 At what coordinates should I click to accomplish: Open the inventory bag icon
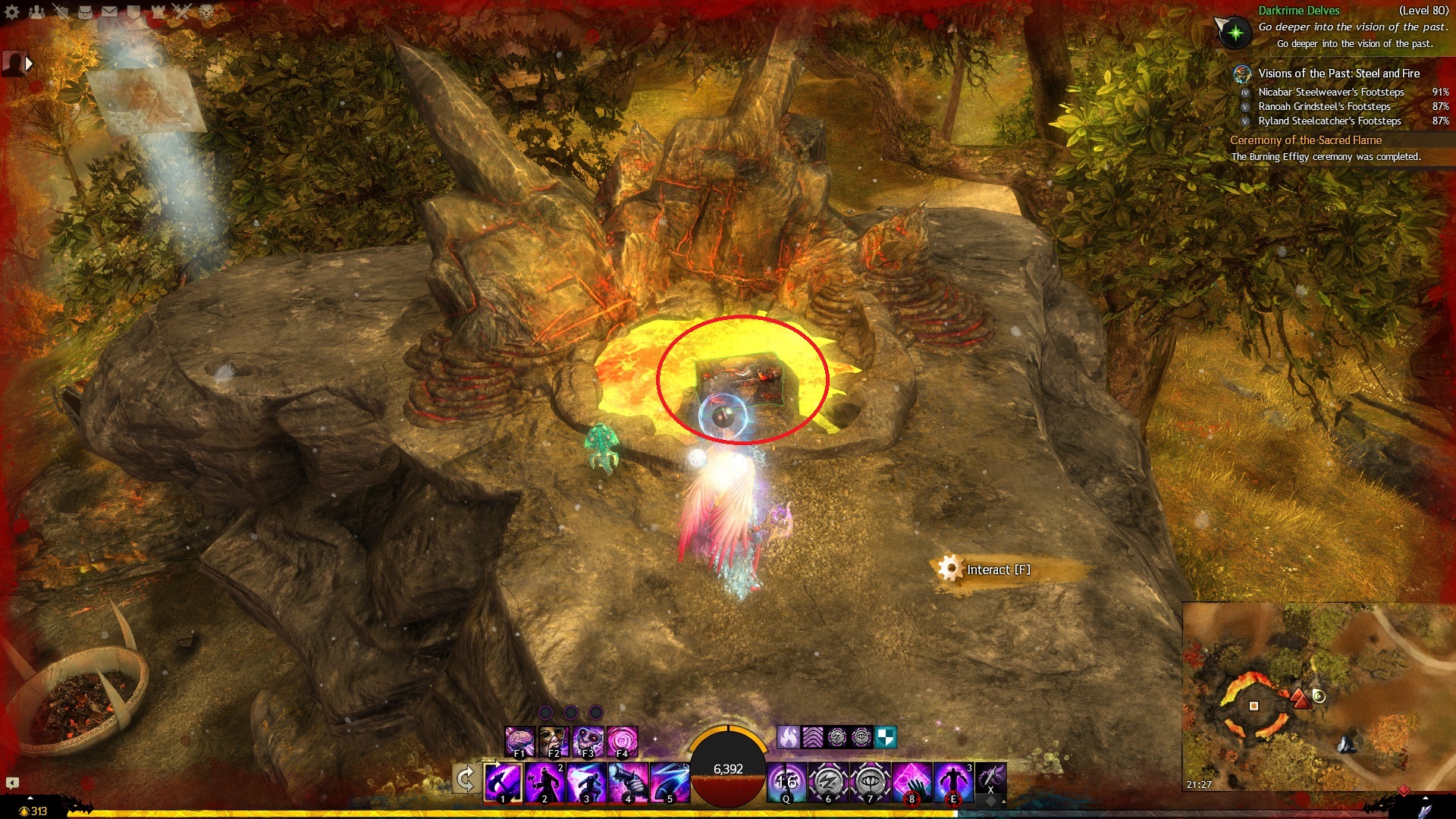click(x=85, y=11)
